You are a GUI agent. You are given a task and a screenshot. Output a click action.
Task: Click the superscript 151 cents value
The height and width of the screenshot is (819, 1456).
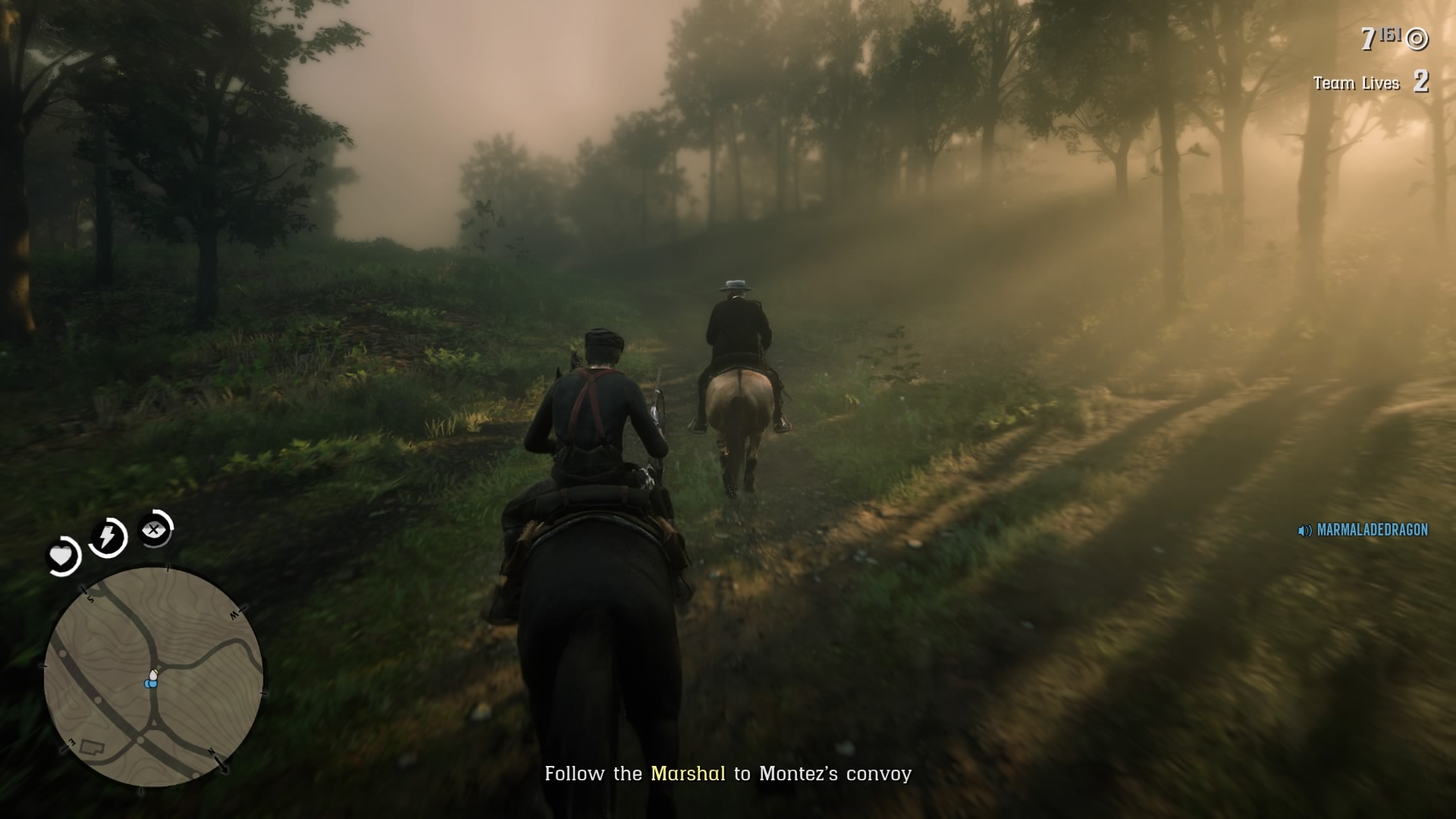point(1390,34)
